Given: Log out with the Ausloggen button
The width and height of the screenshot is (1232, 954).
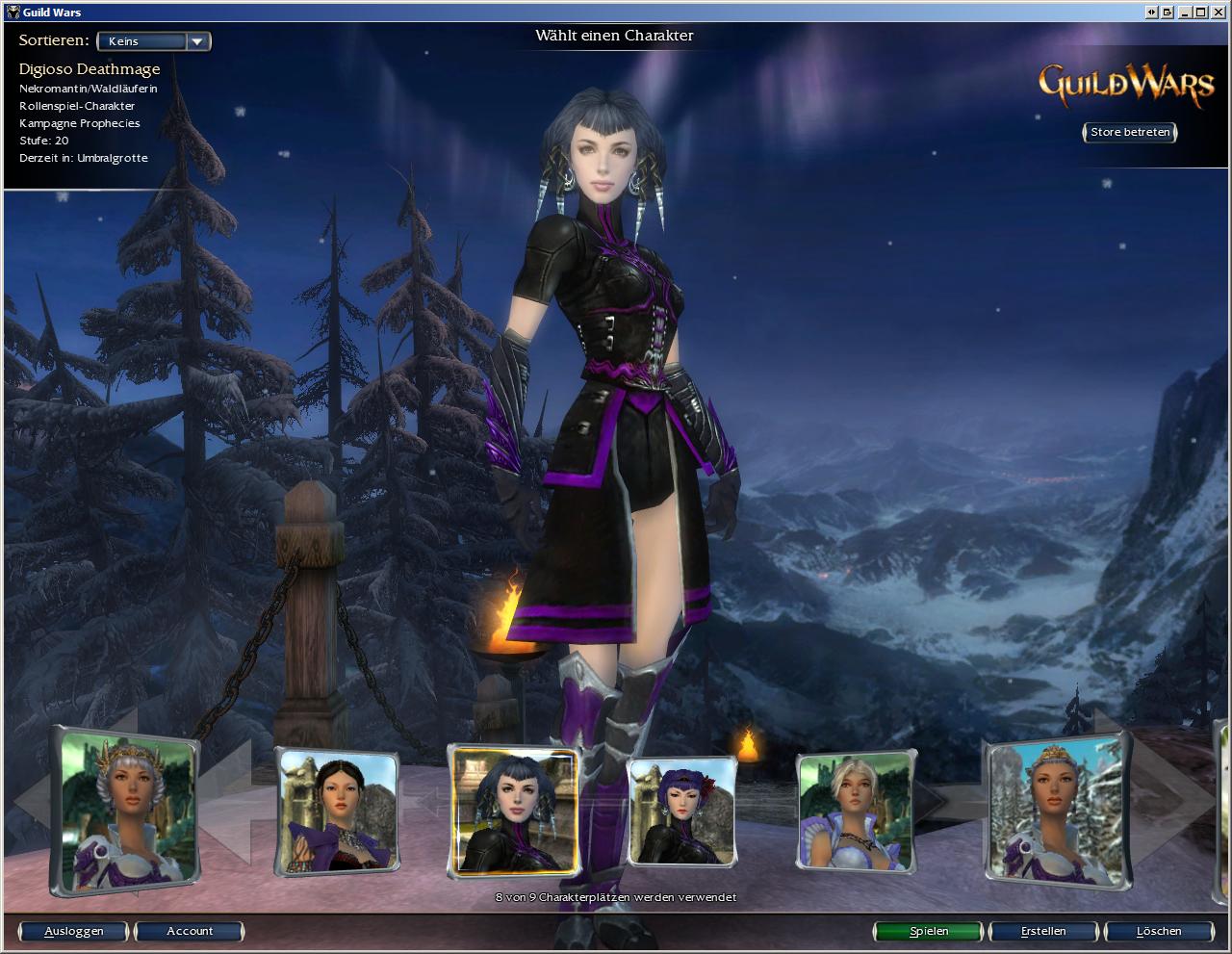Looking at the screenshot, I should [x=74, y=931].
